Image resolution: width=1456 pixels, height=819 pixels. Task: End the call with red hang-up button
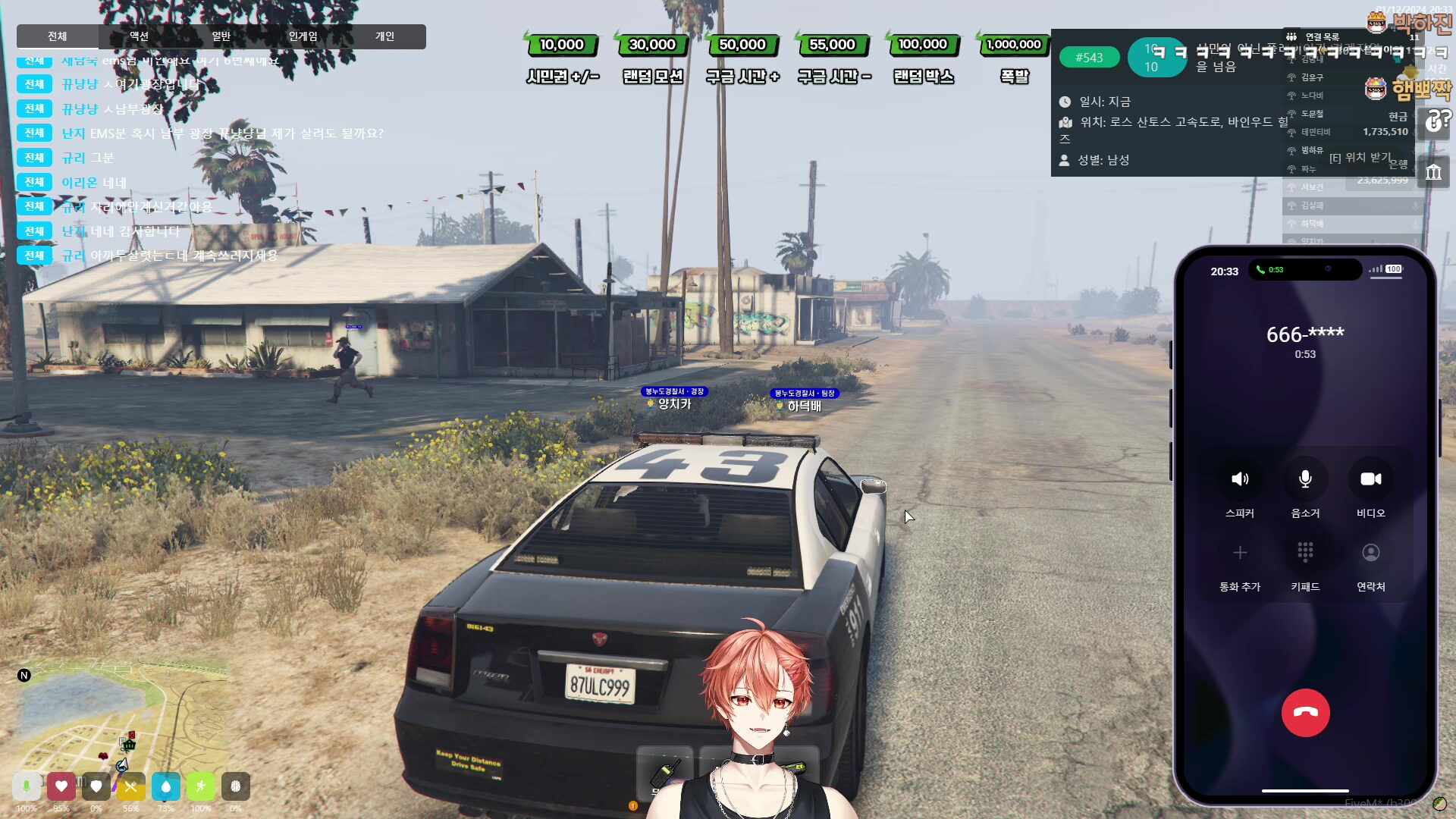1305,713
